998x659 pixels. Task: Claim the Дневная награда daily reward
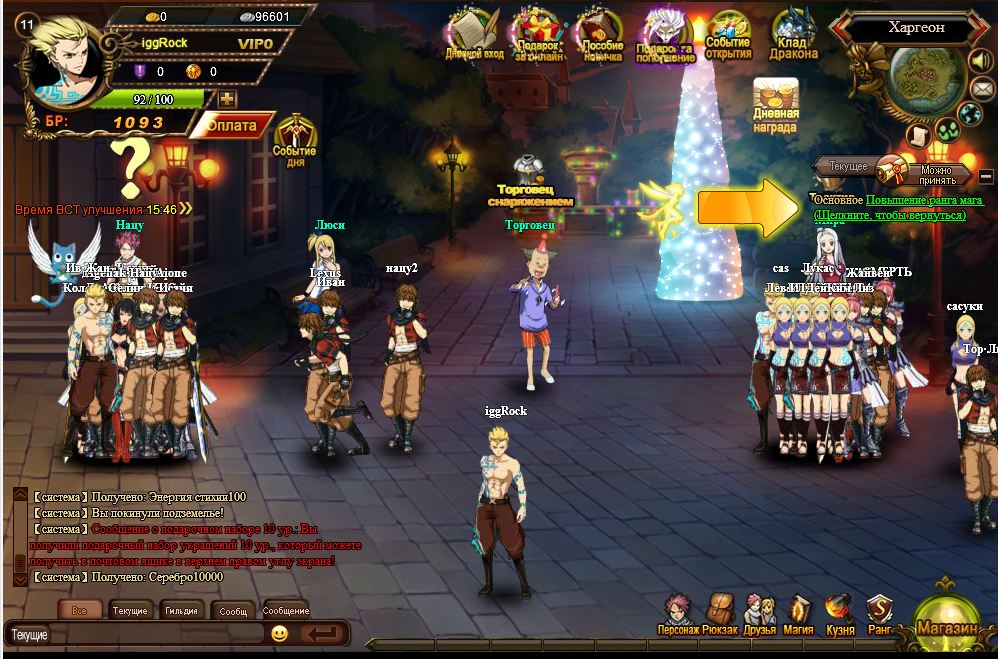[x=775, y=104]
